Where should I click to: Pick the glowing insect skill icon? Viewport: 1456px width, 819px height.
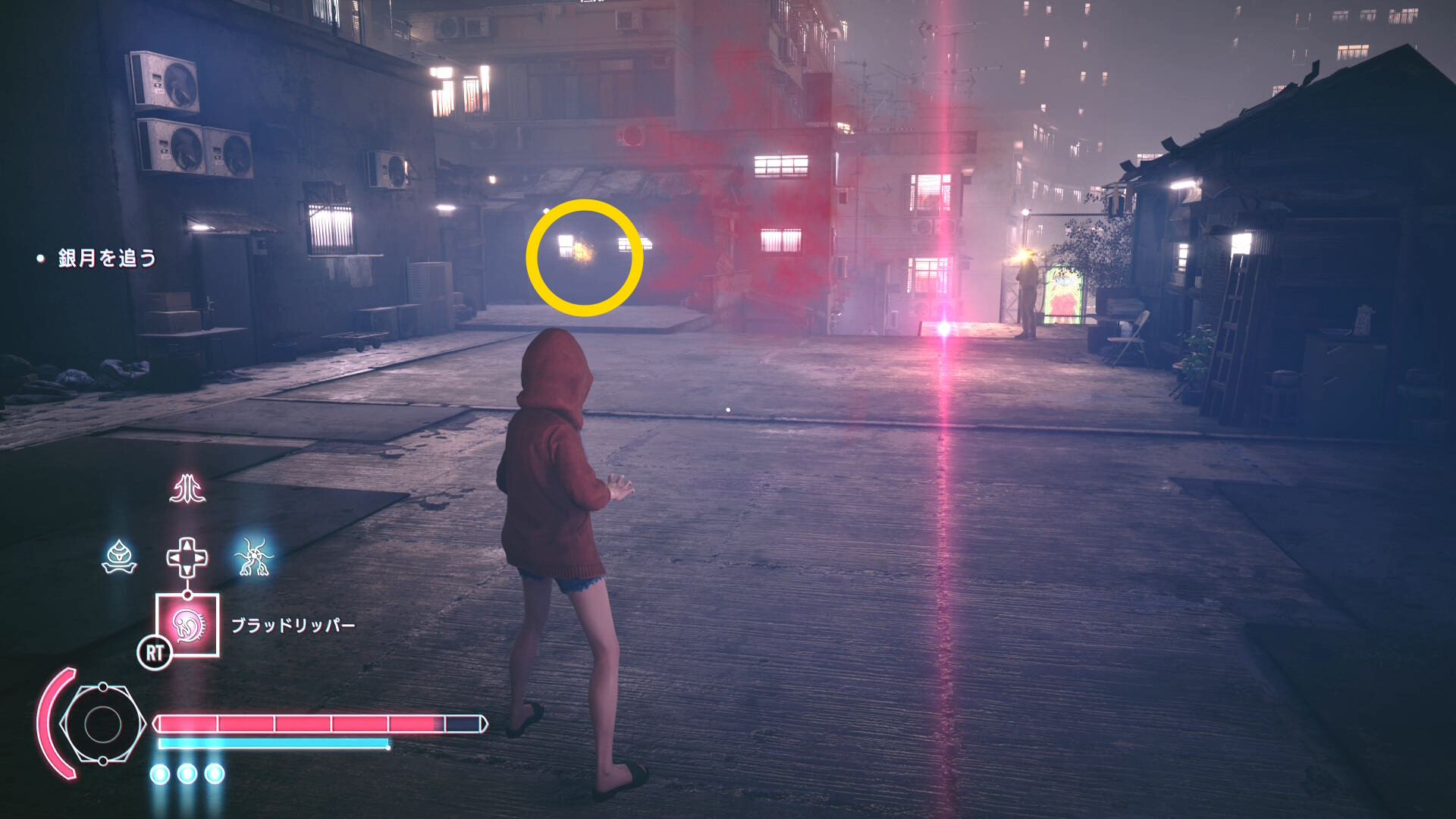click(254, 557)
